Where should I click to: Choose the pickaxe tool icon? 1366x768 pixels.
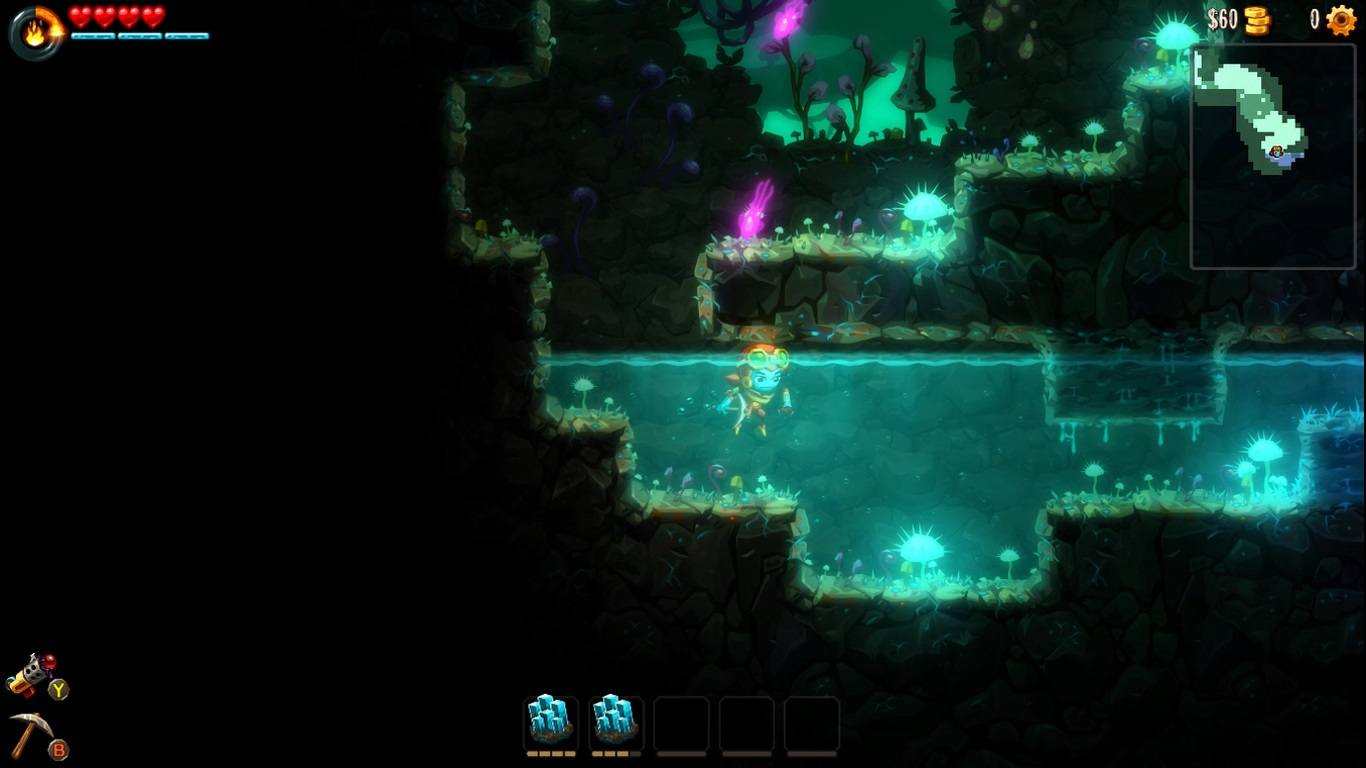(31, 734)
